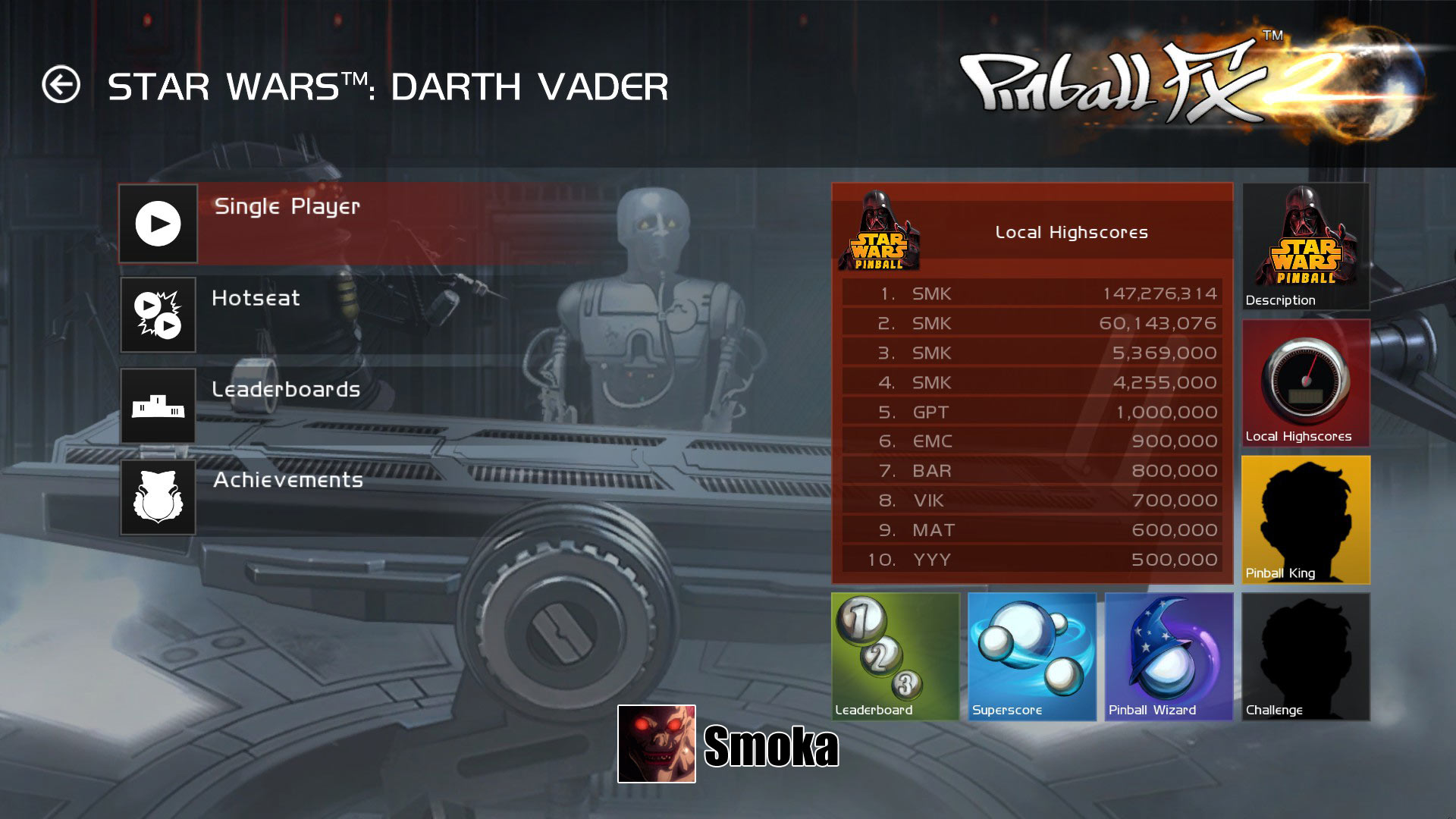Click the Smoka player avatar

(x=656, y=744)
